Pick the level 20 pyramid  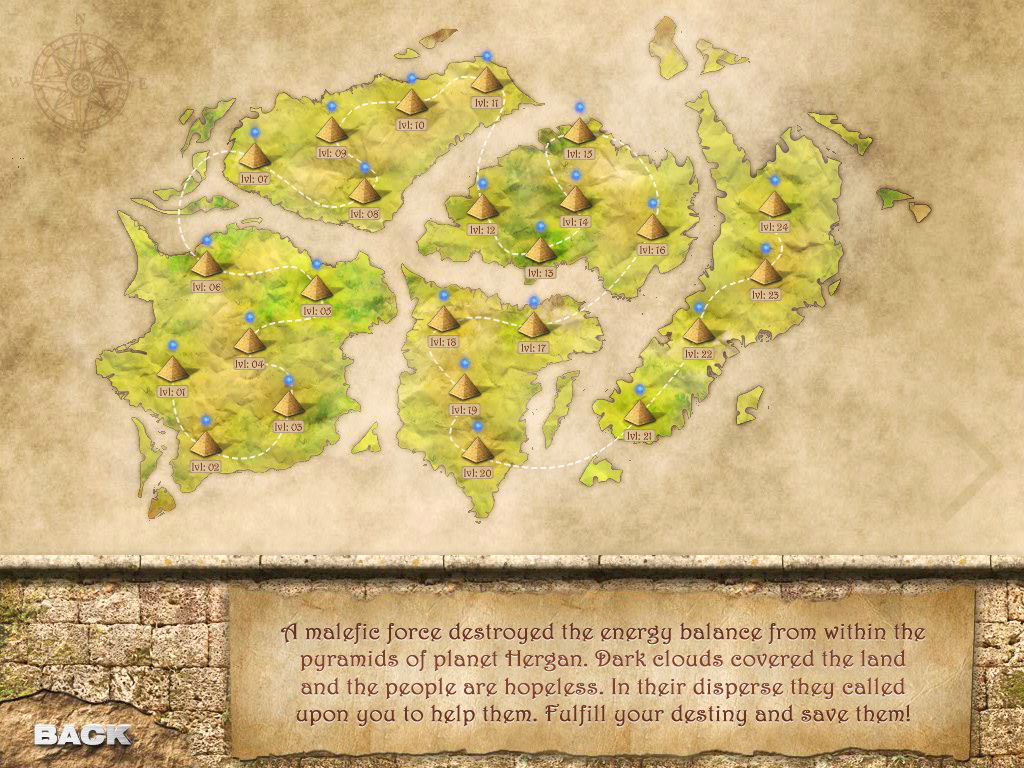coord(477,451)
